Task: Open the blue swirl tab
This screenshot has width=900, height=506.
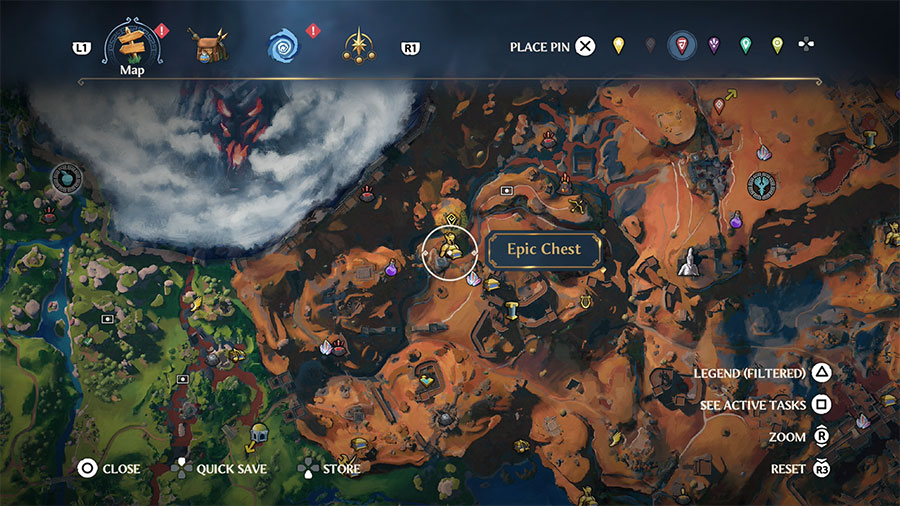Action: [283, 45]
